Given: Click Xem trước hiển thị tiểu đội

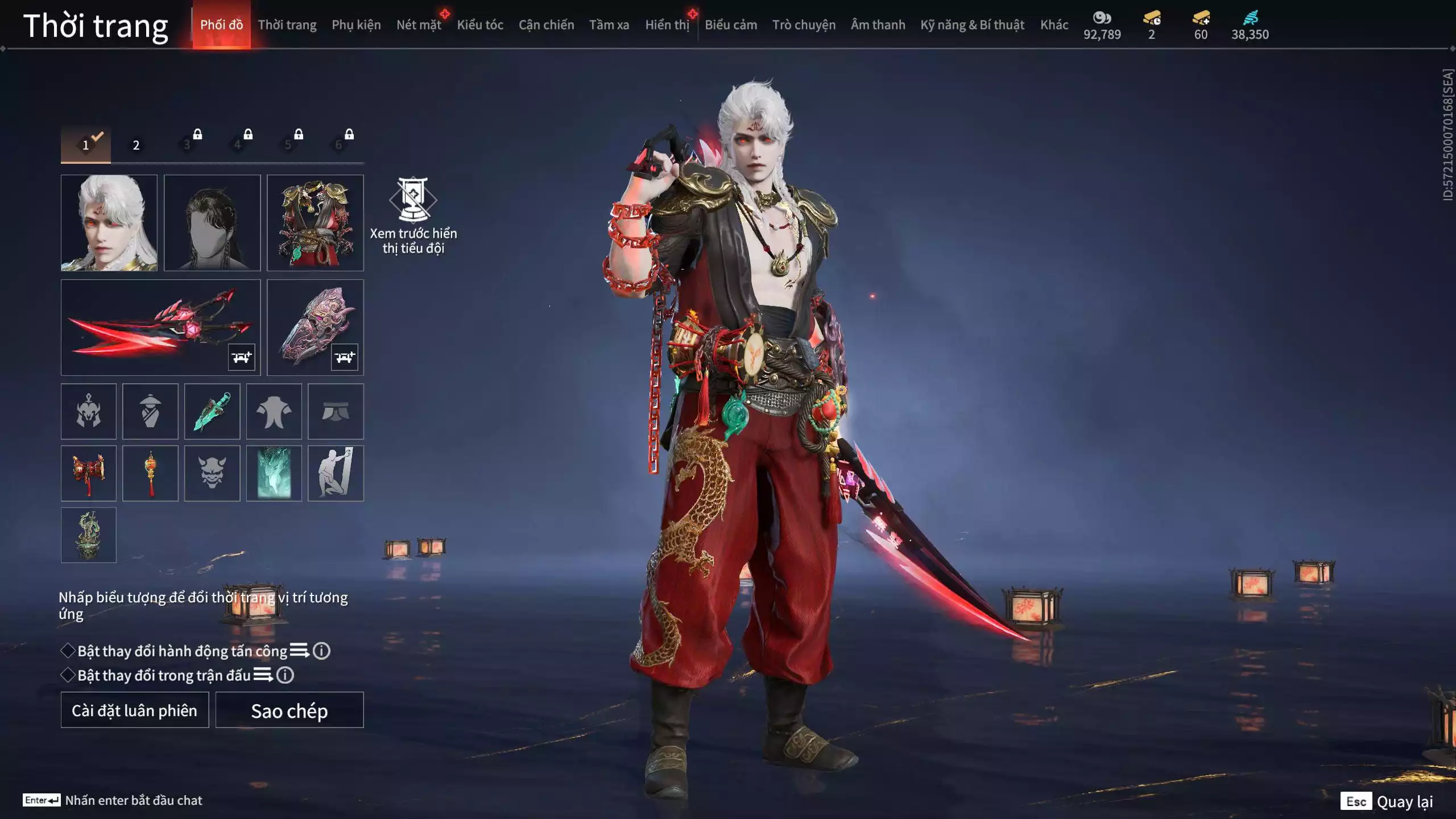Looking at the screenshot, I should click(413, 216).
